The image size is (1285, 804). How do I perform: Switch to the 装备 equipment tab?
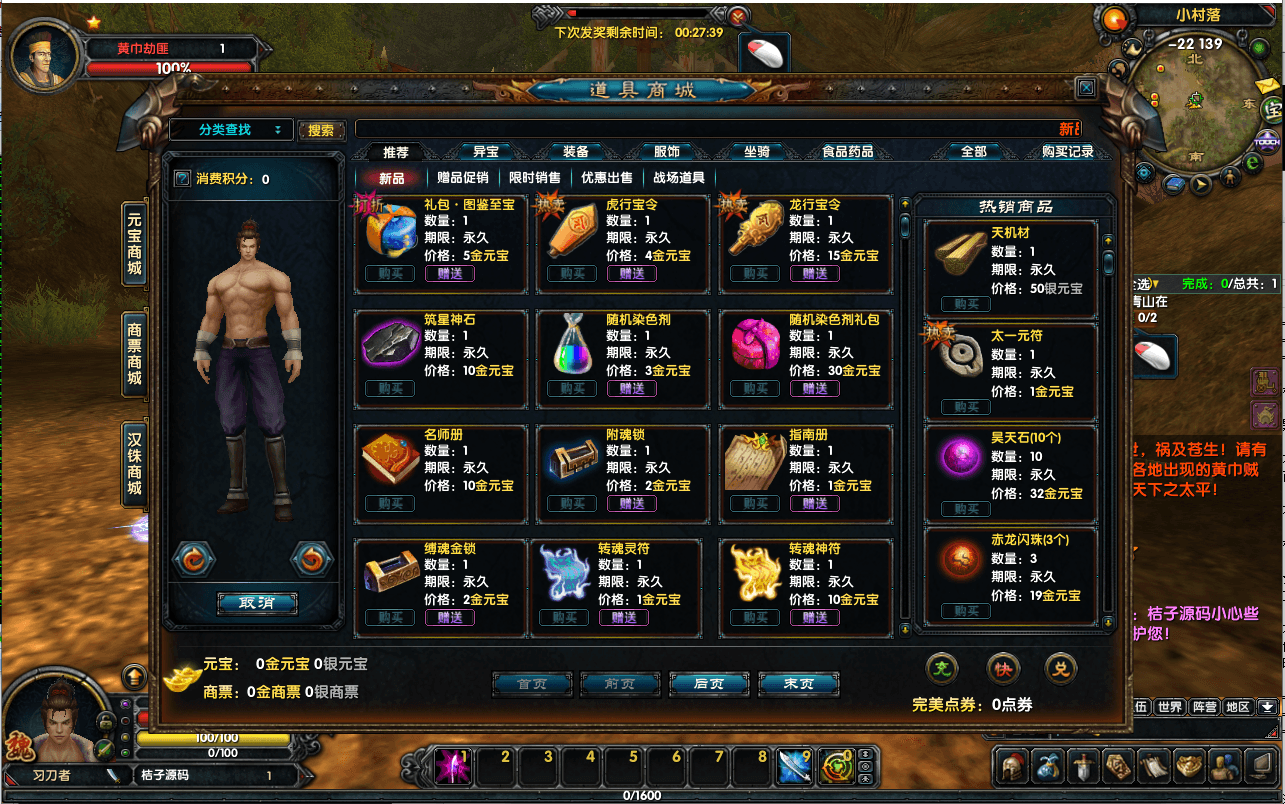click(x=576, y=152)
